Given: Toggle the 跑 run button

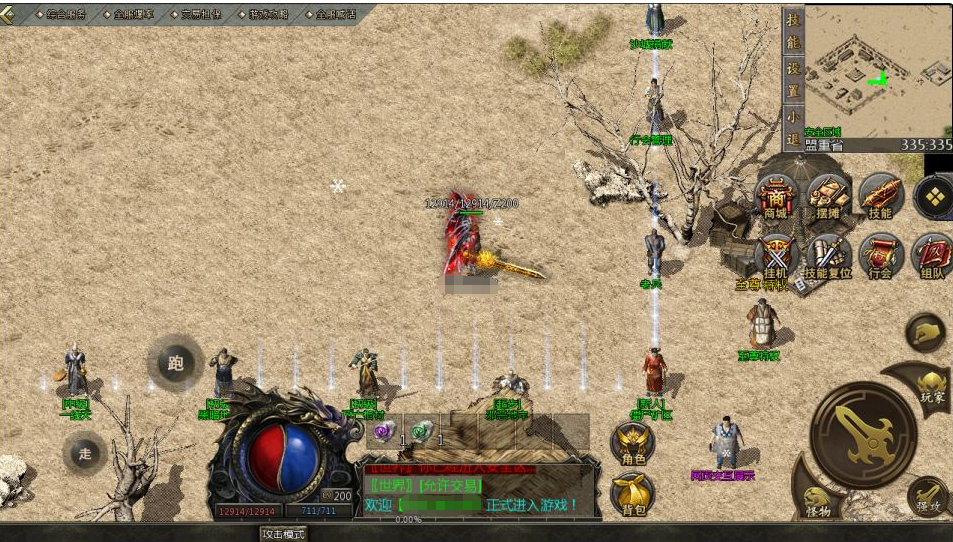Looking at the screenshot, I should (x=176, y=363).
